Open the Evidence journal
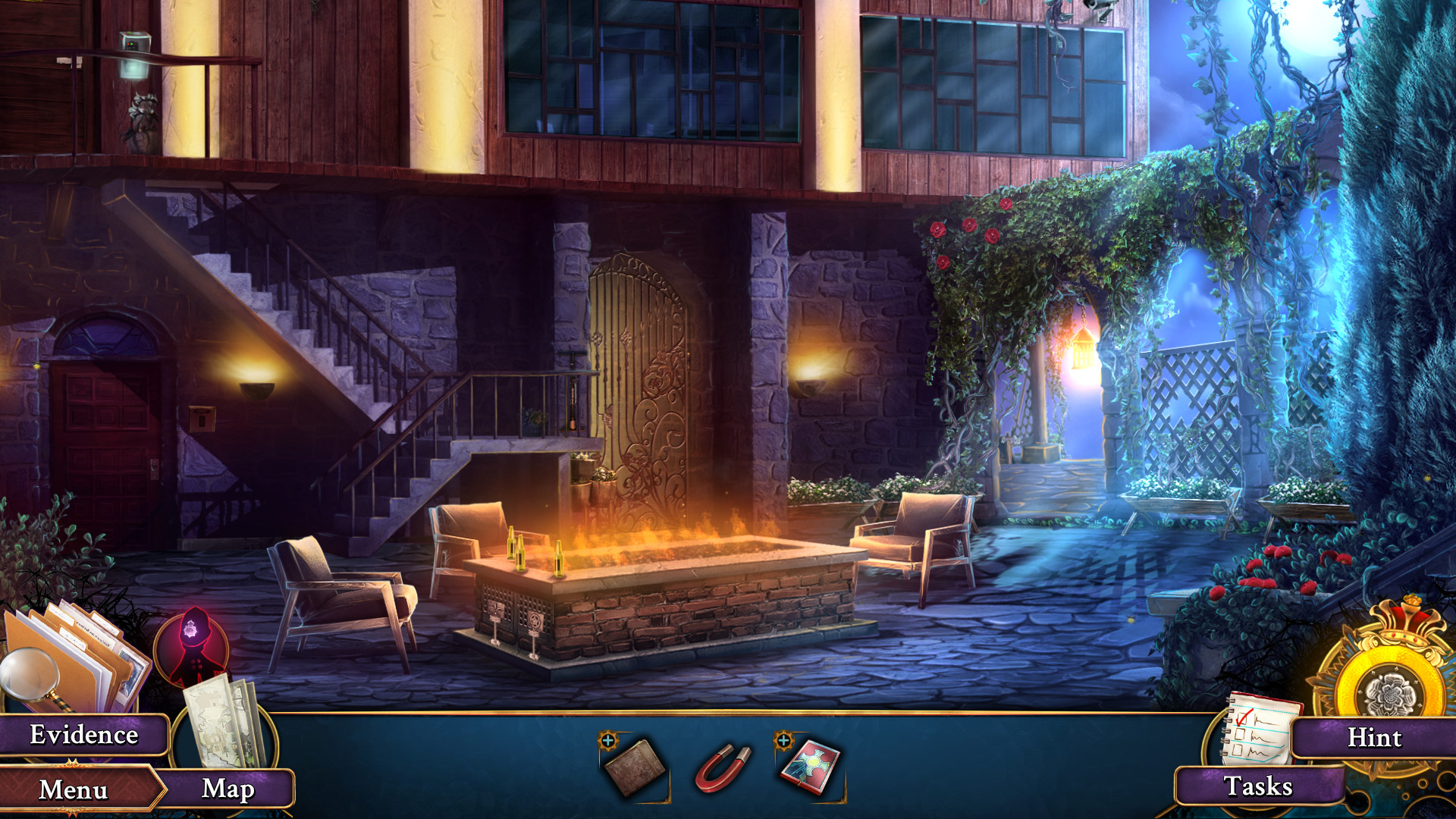1456x819 pixels. tap(83, 733)
